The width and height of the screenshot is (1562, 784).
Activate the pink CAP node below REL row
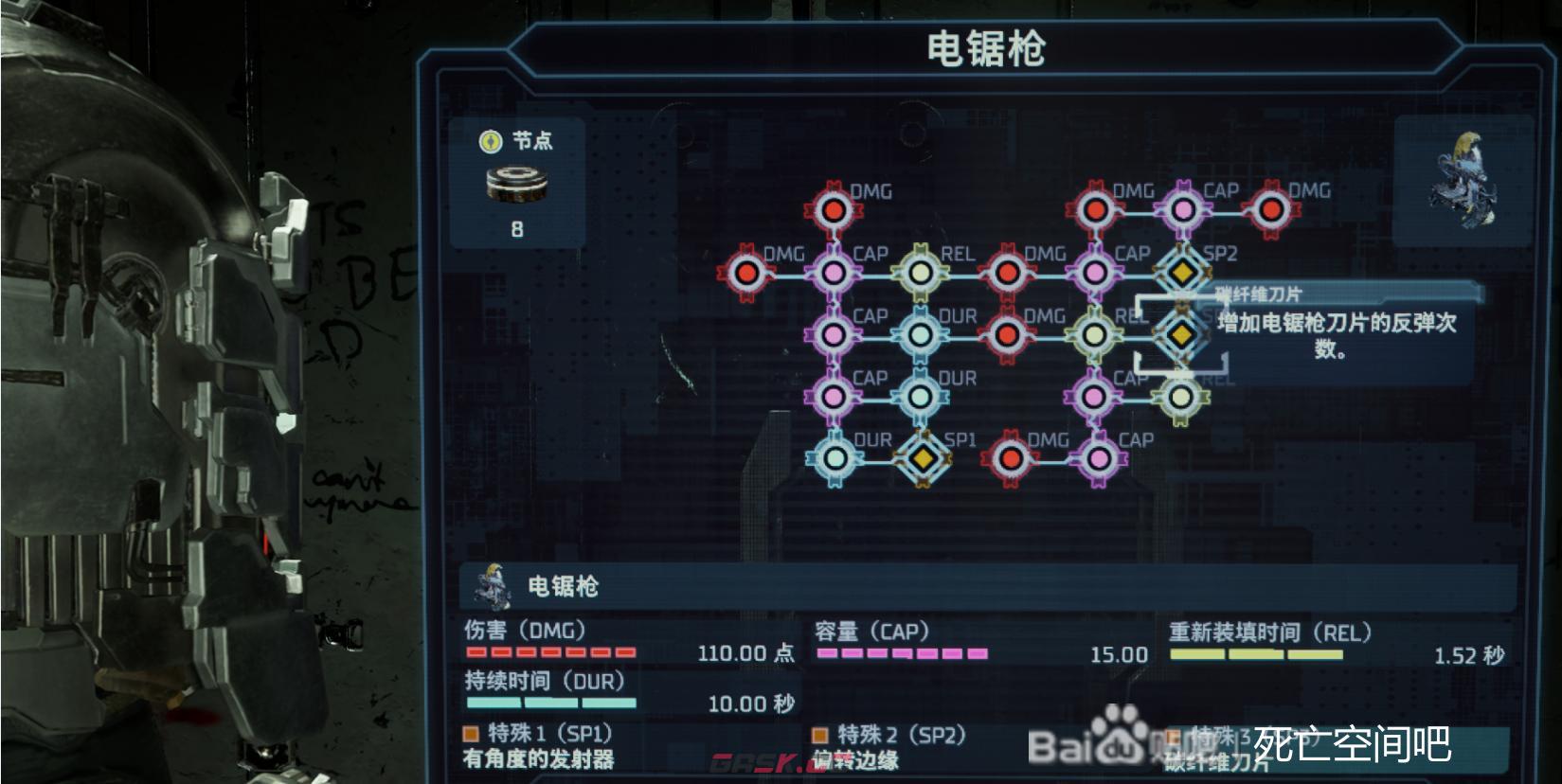[832, 334]
